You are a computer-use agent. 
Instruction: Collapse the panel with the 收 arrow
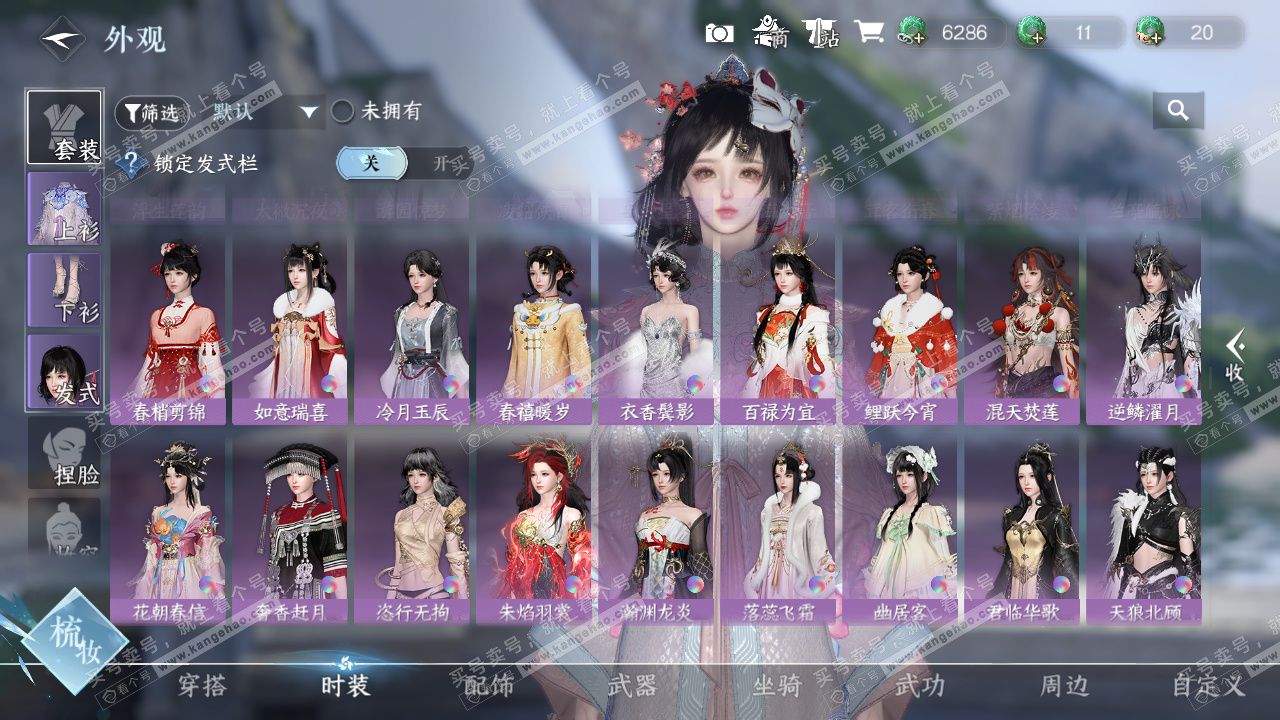tap(1236, 356)
